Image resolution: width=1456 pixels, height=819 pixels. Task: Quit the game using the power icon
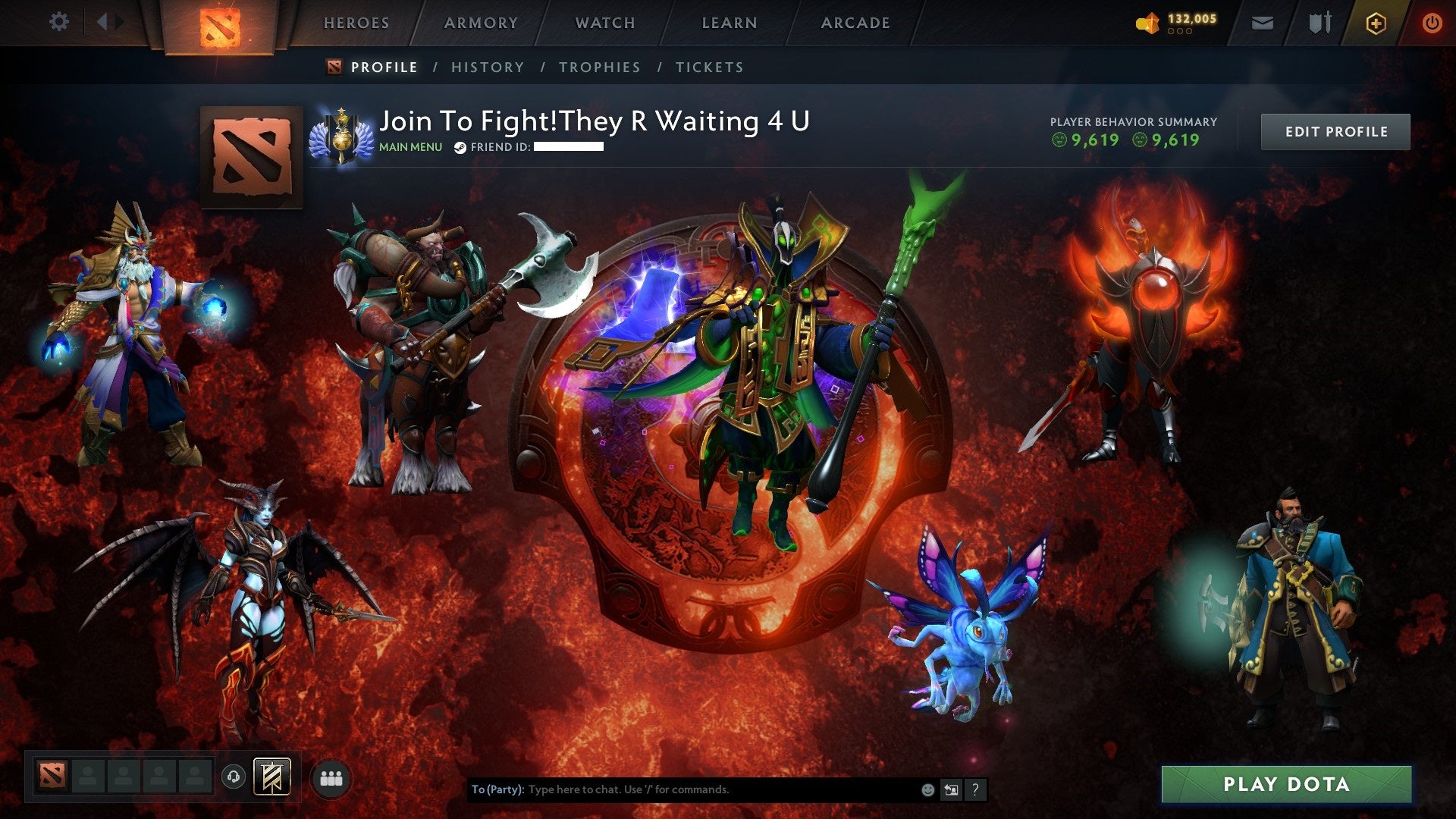[1433, 22]
